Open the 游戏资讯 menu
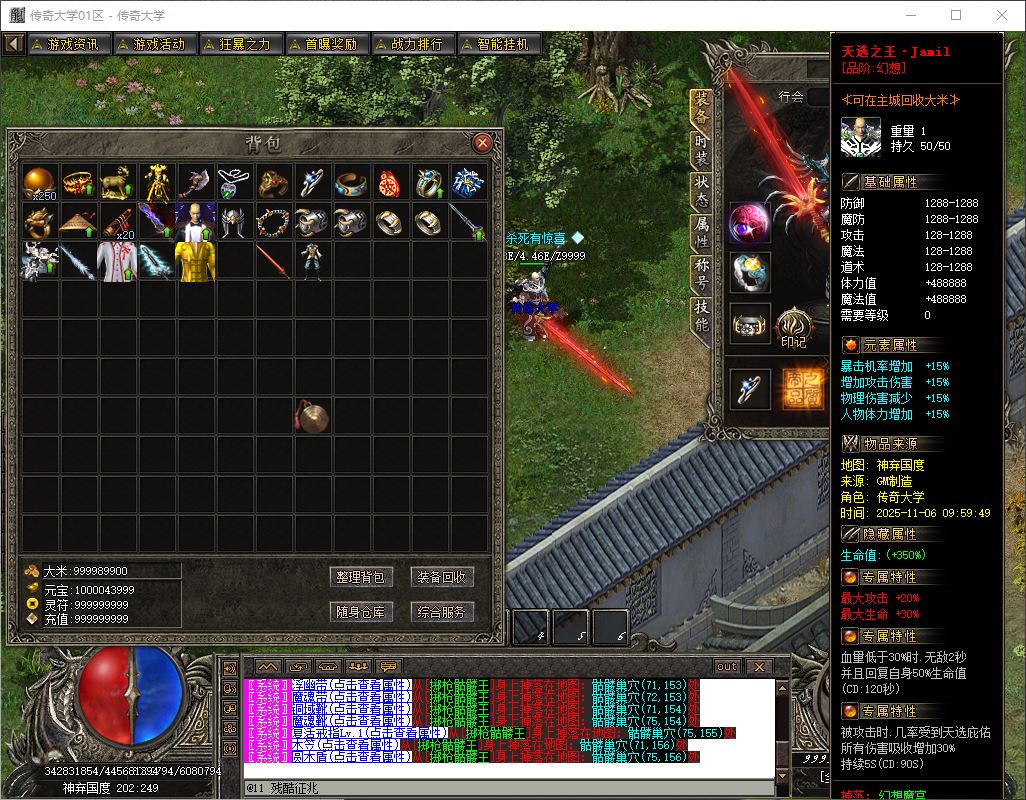The width and height of the screenshot is (1026, 800). (x=67, y=44)
